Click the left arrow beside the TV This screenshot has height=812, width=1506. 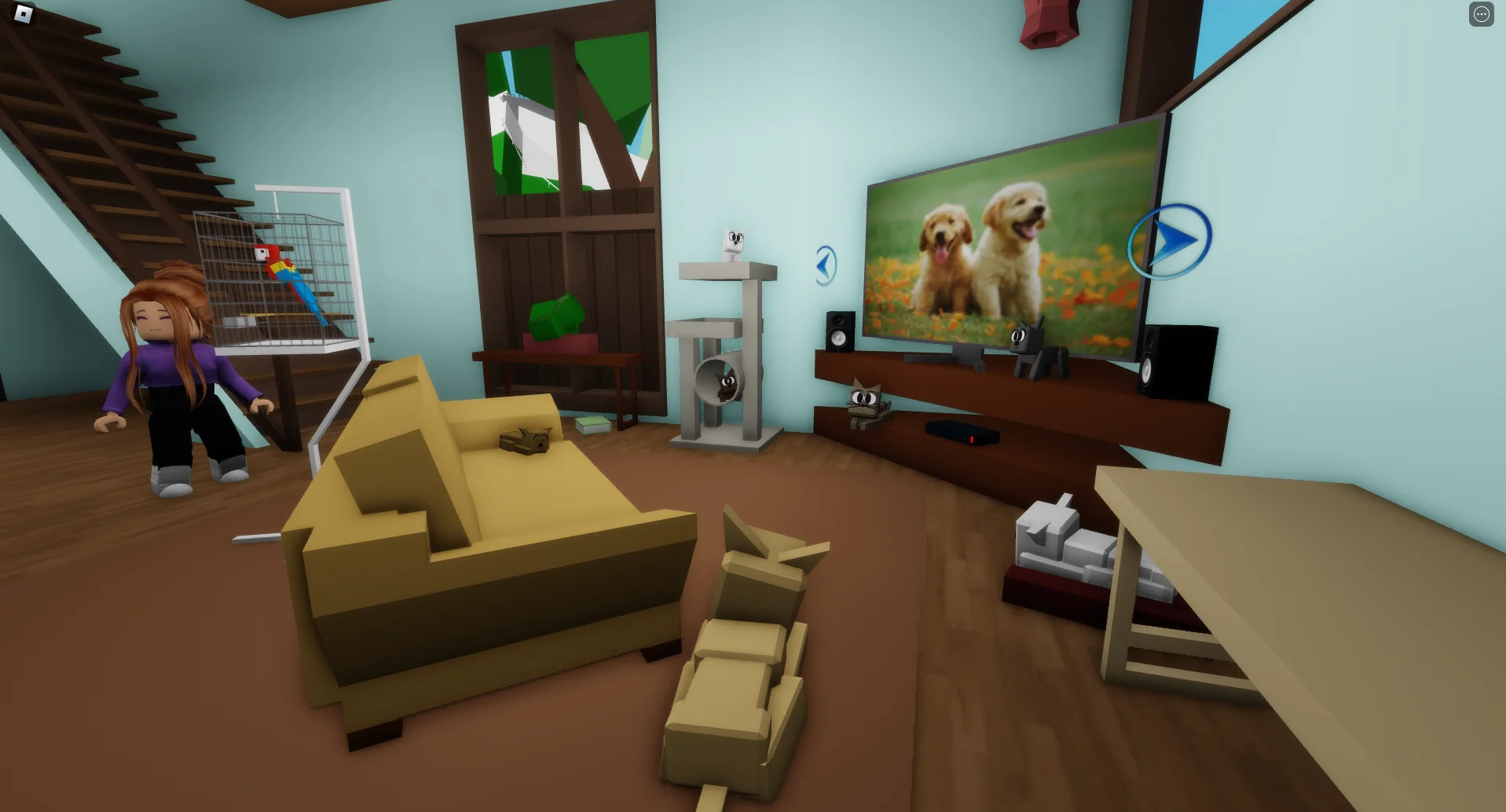coord(826,265)
